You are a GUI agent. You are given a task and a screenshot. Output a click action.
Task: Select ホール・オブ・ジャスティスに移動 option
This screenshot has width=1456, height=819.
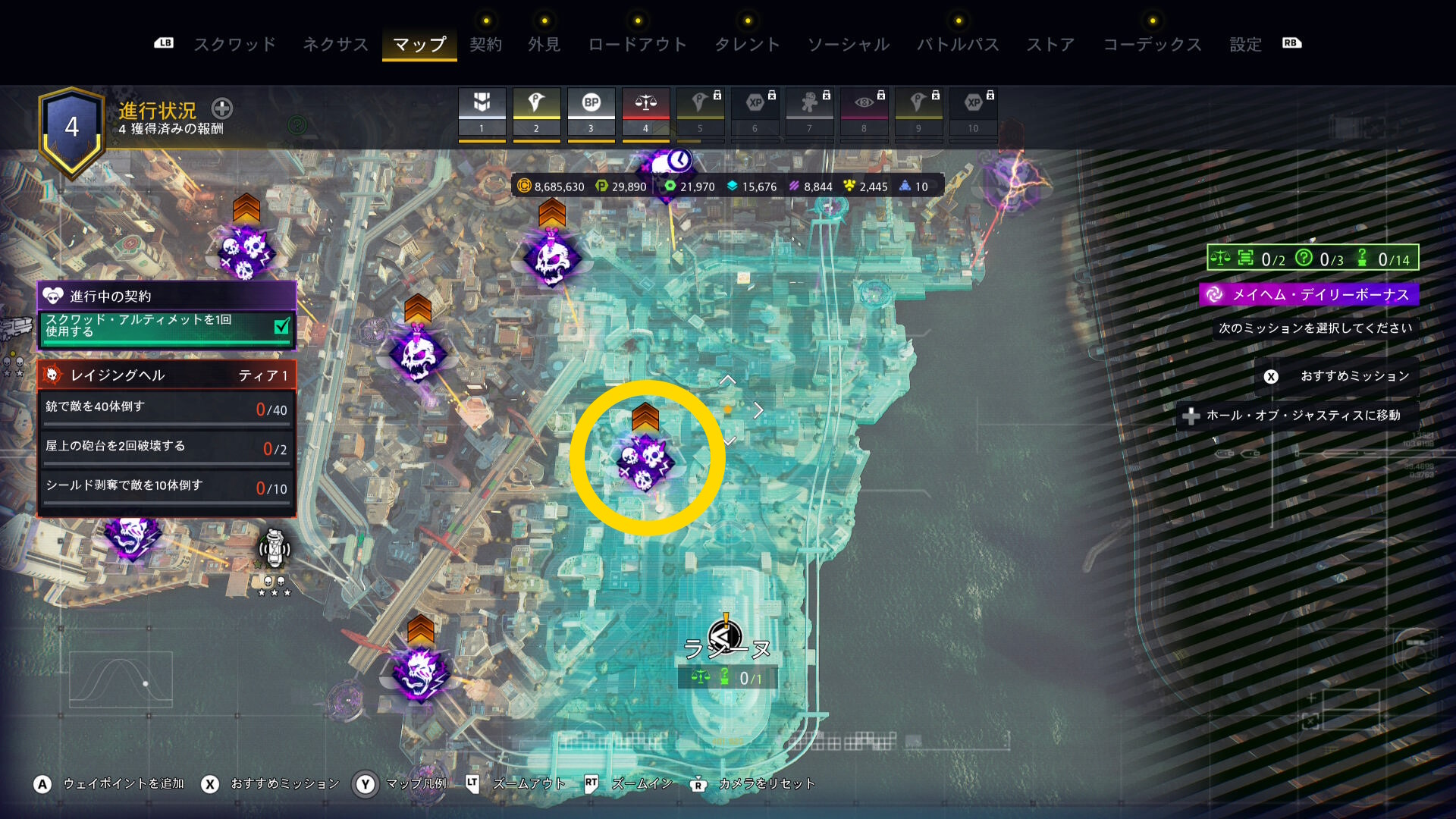point(1297,416)
